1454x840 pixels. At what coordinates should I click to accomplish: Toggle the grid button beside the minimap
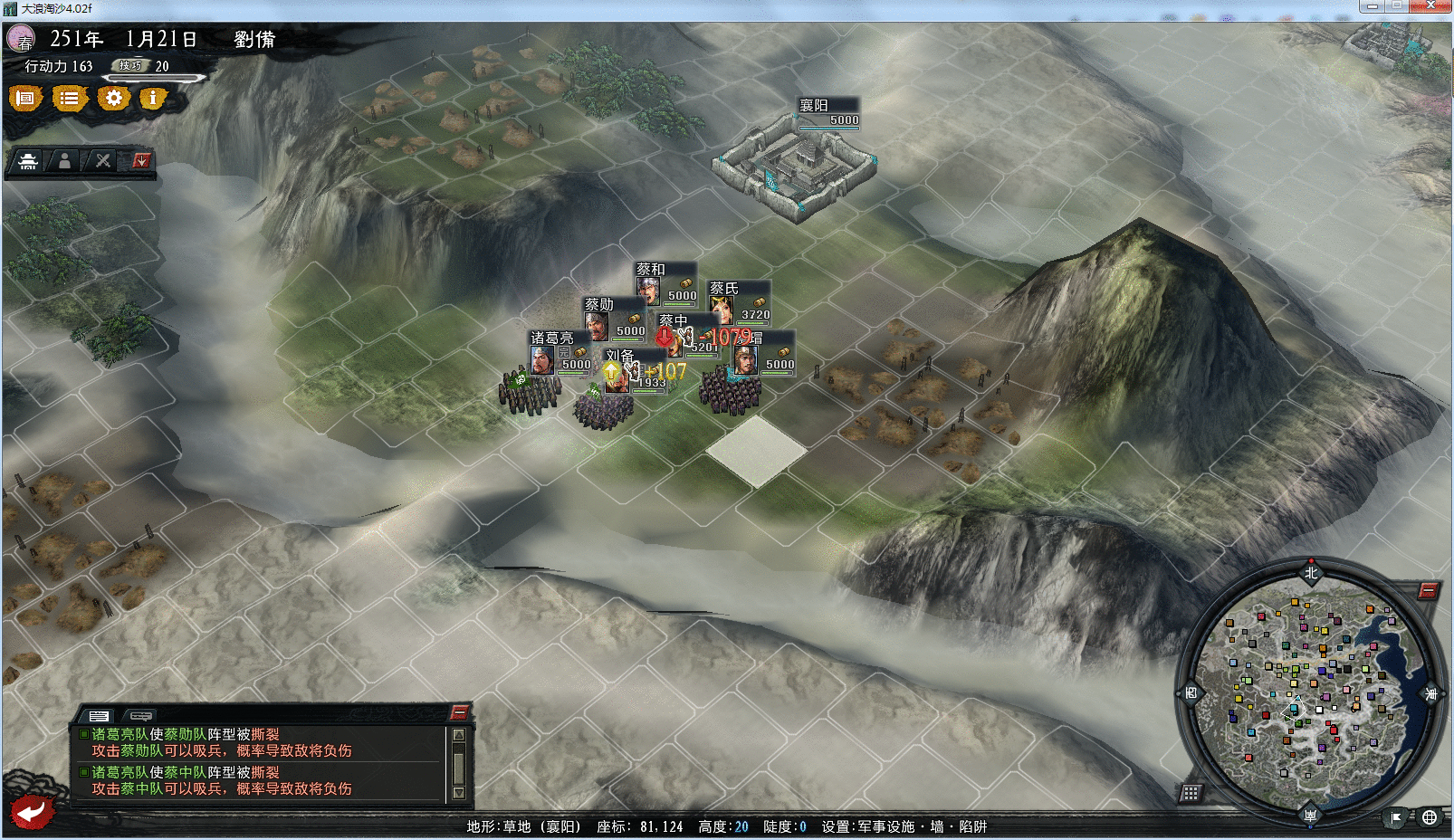point(1191,793)
